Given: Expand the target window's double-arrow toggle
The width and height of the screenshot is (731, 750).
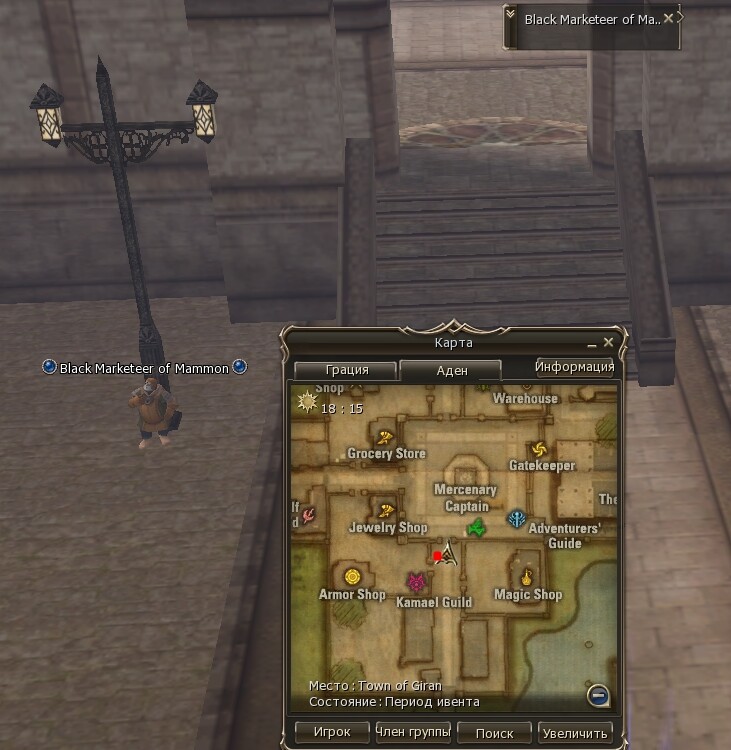Looking at the screenshot, I should (511, 17).
